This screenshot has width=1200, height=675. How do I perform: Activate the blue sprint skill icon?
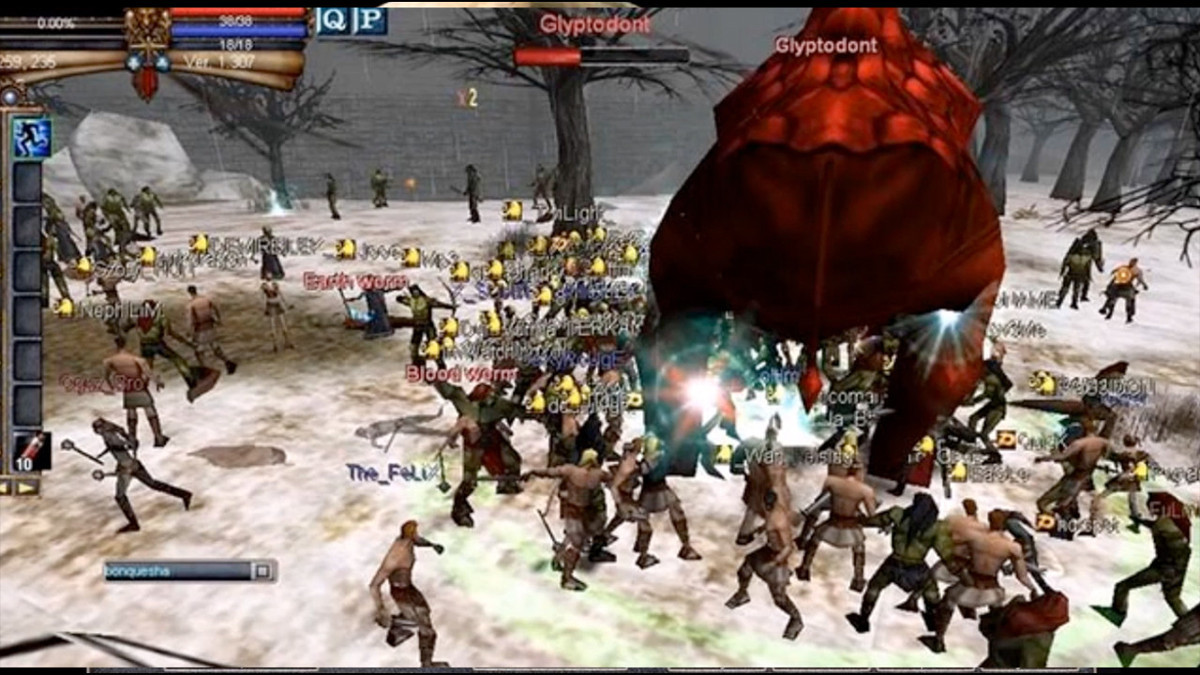point(32,138)
